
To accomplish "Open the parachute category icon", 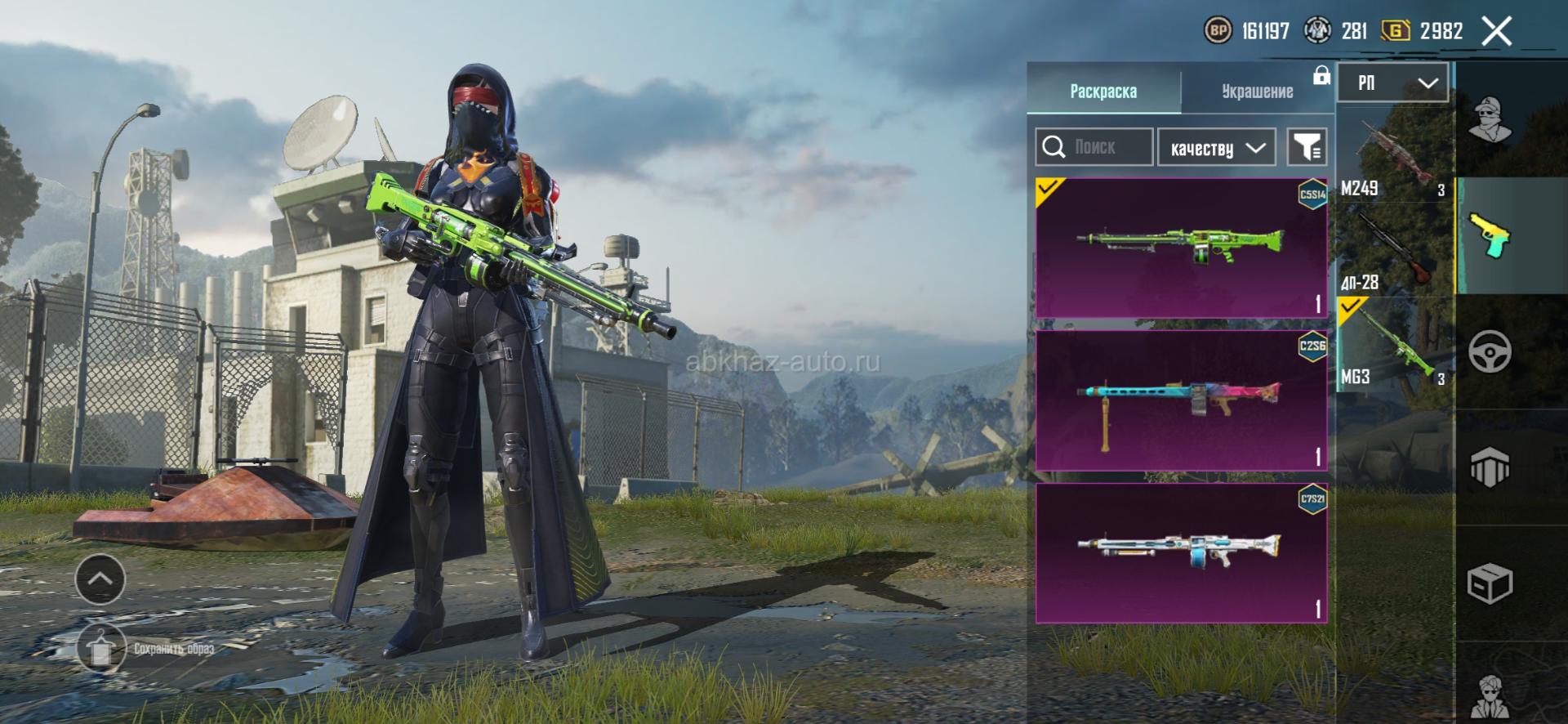I will click(x=1490, y=467).
